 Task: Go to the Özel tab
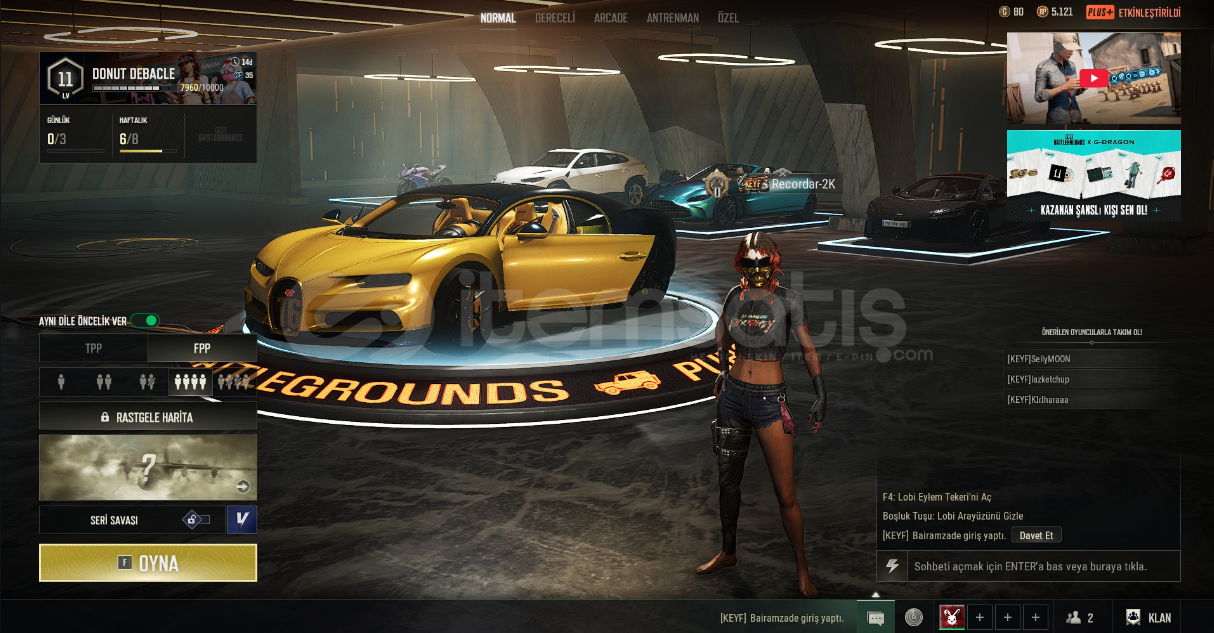728,18
